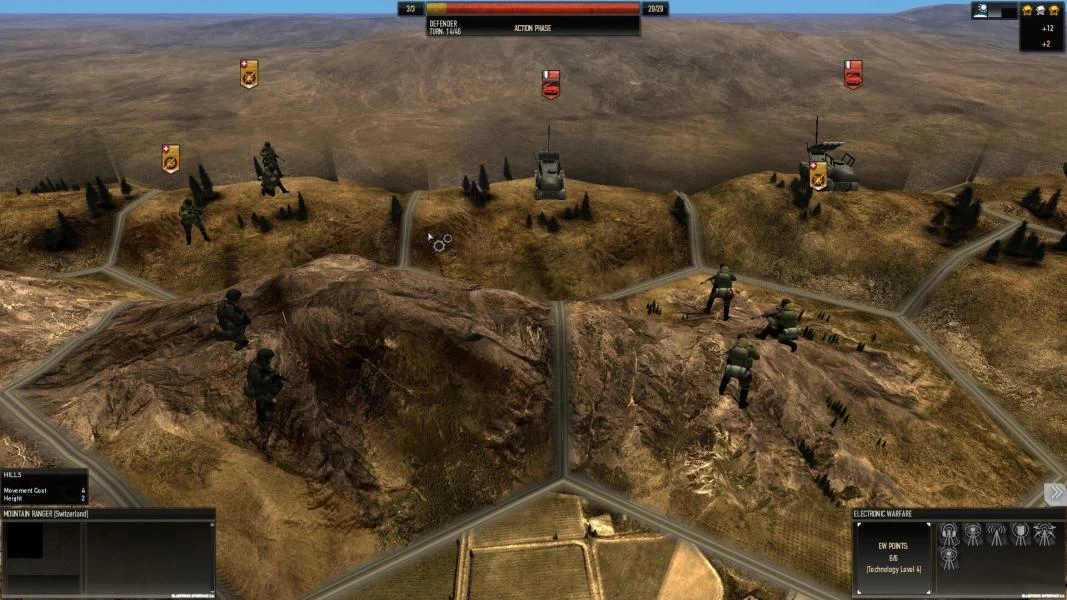
Task: Select the Mountain Ranger unit portrait box
Action: (x=25, y=543)
